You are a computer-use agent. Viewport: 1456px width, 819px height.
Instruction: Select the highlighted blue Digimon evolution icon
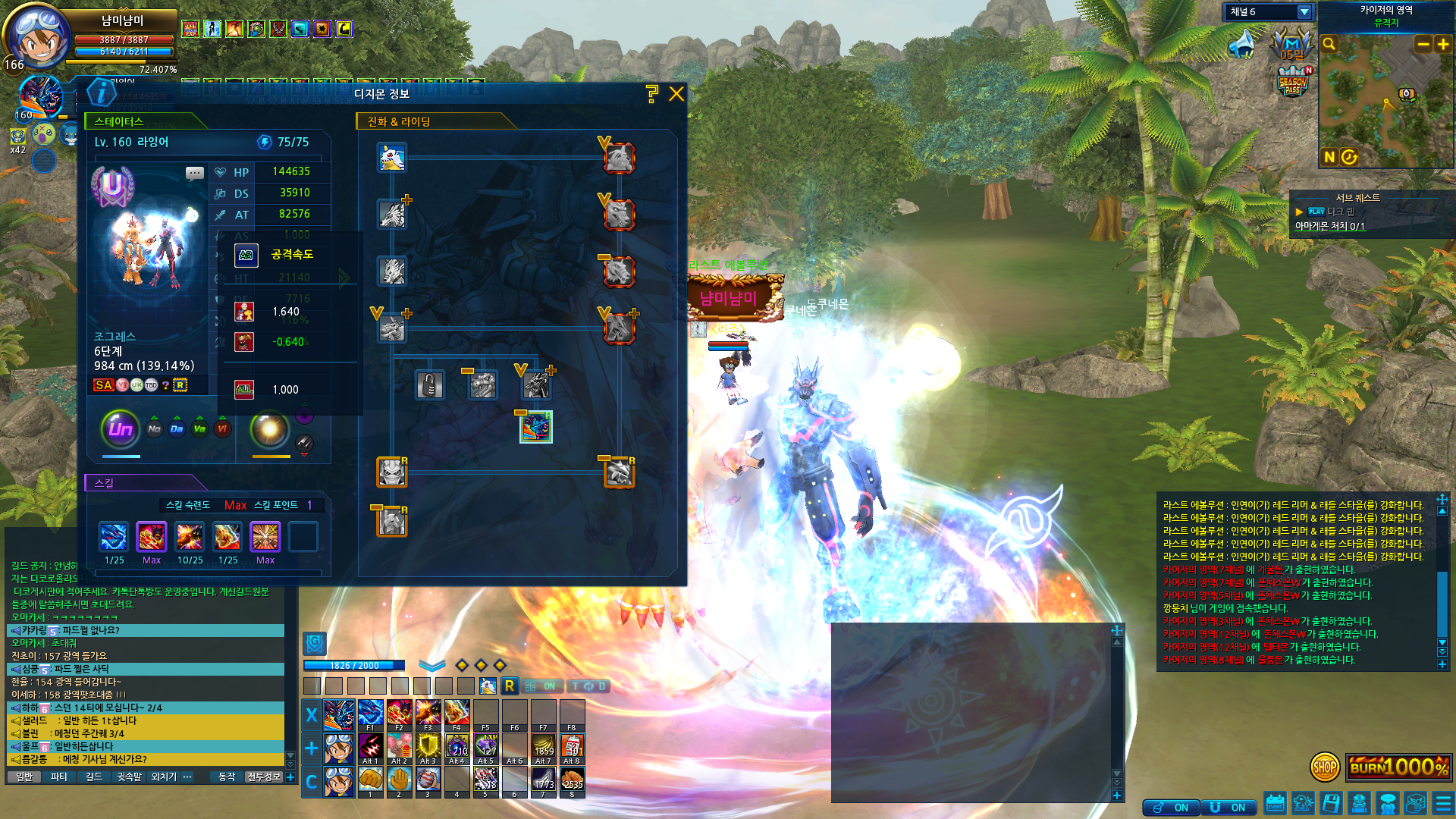(x=536, y=427)
